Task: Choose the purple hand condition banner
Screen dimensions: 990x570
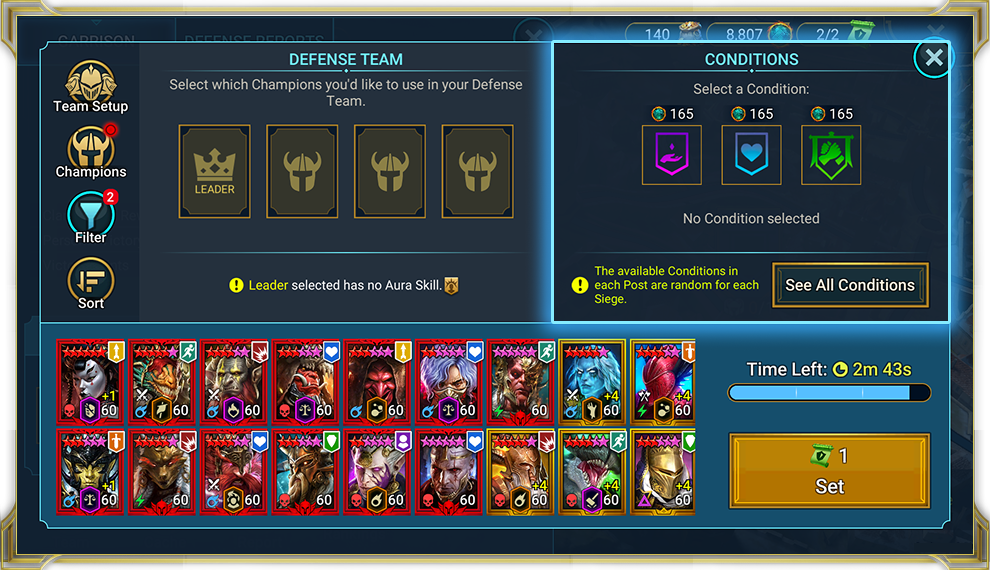Action: [x=671, y=155]
